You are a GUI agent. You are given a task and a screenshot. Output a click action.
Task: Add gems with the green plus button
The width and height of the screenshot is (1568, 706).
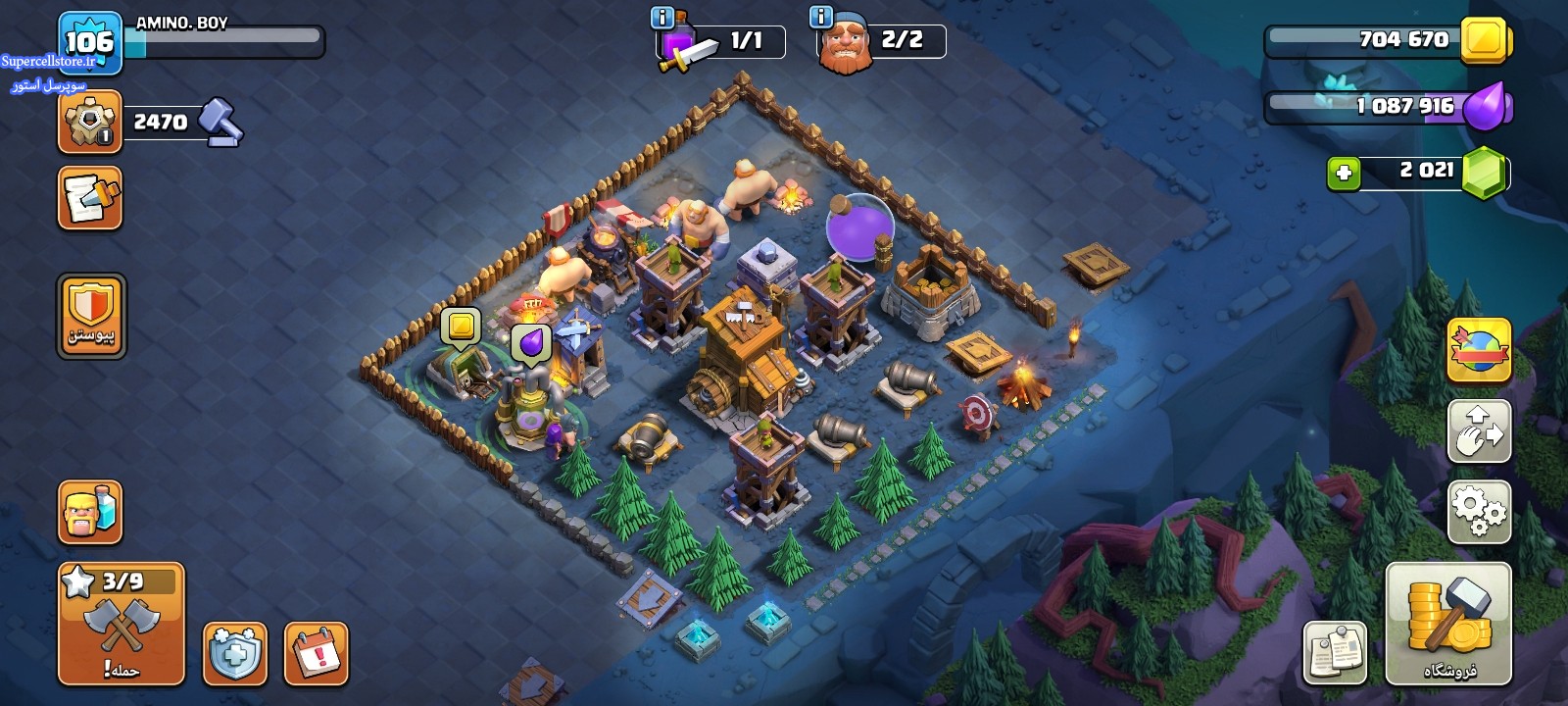1344,174
